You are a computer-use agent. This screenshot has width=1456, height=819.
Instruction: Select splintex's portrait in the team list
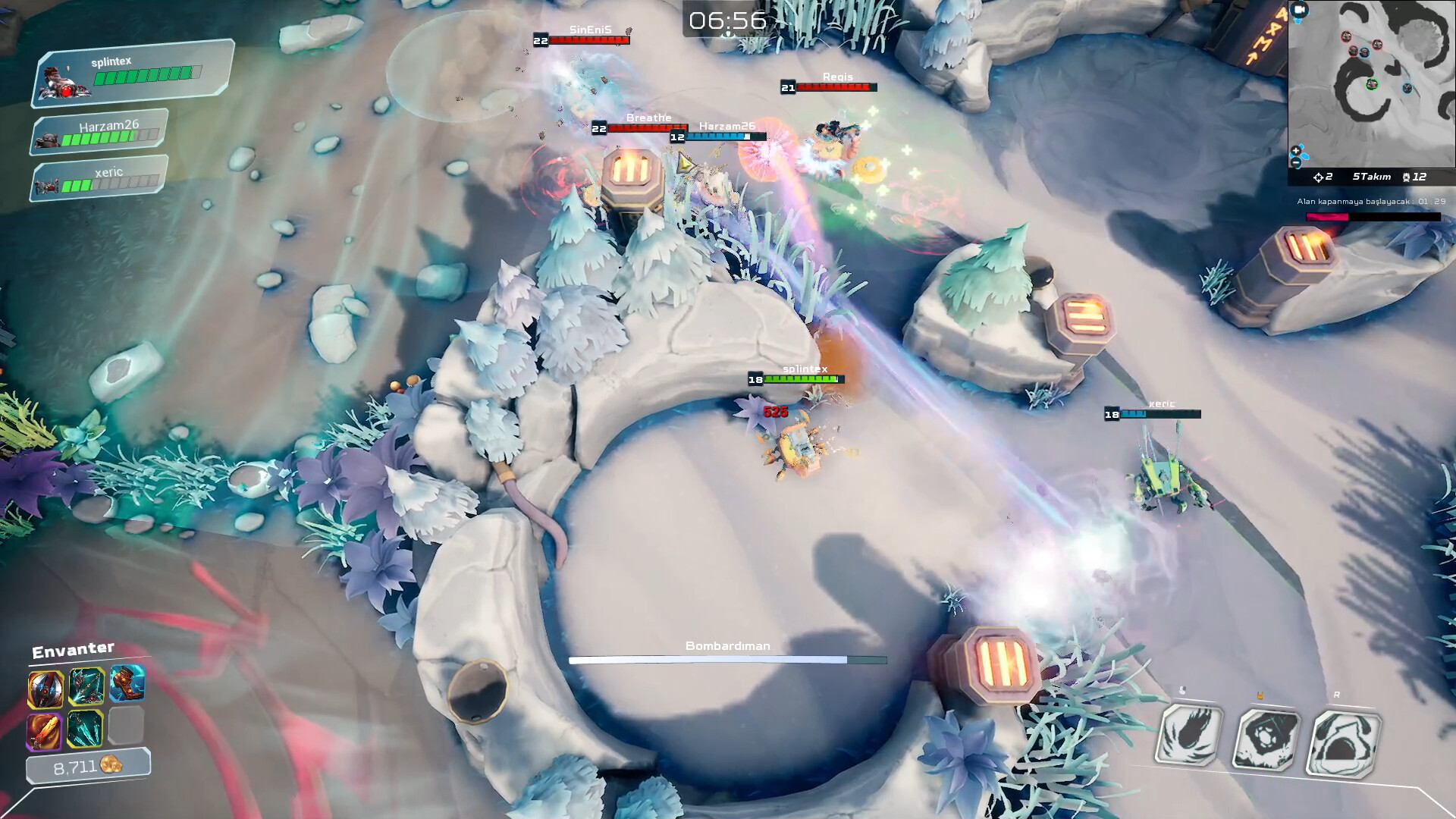tap(64, 79)
